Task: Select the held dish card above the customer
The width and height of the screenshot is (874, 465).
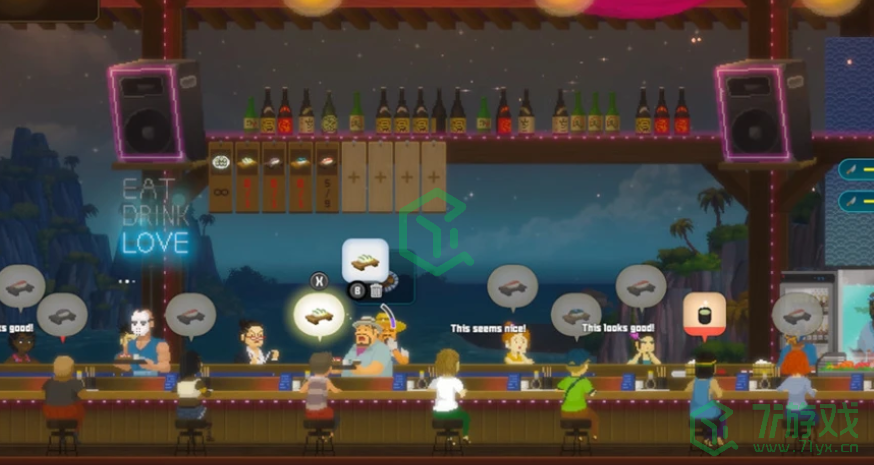Action: coord(365,261)
